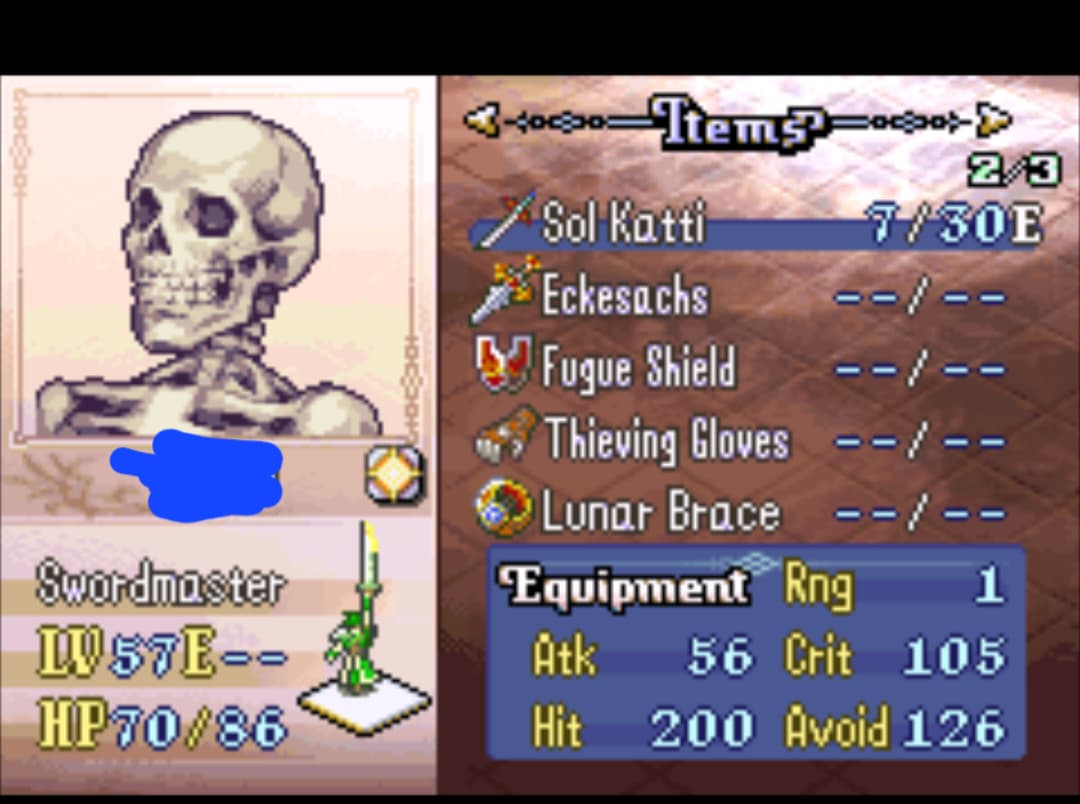Select the Sol Katti sword

[622, 224]
